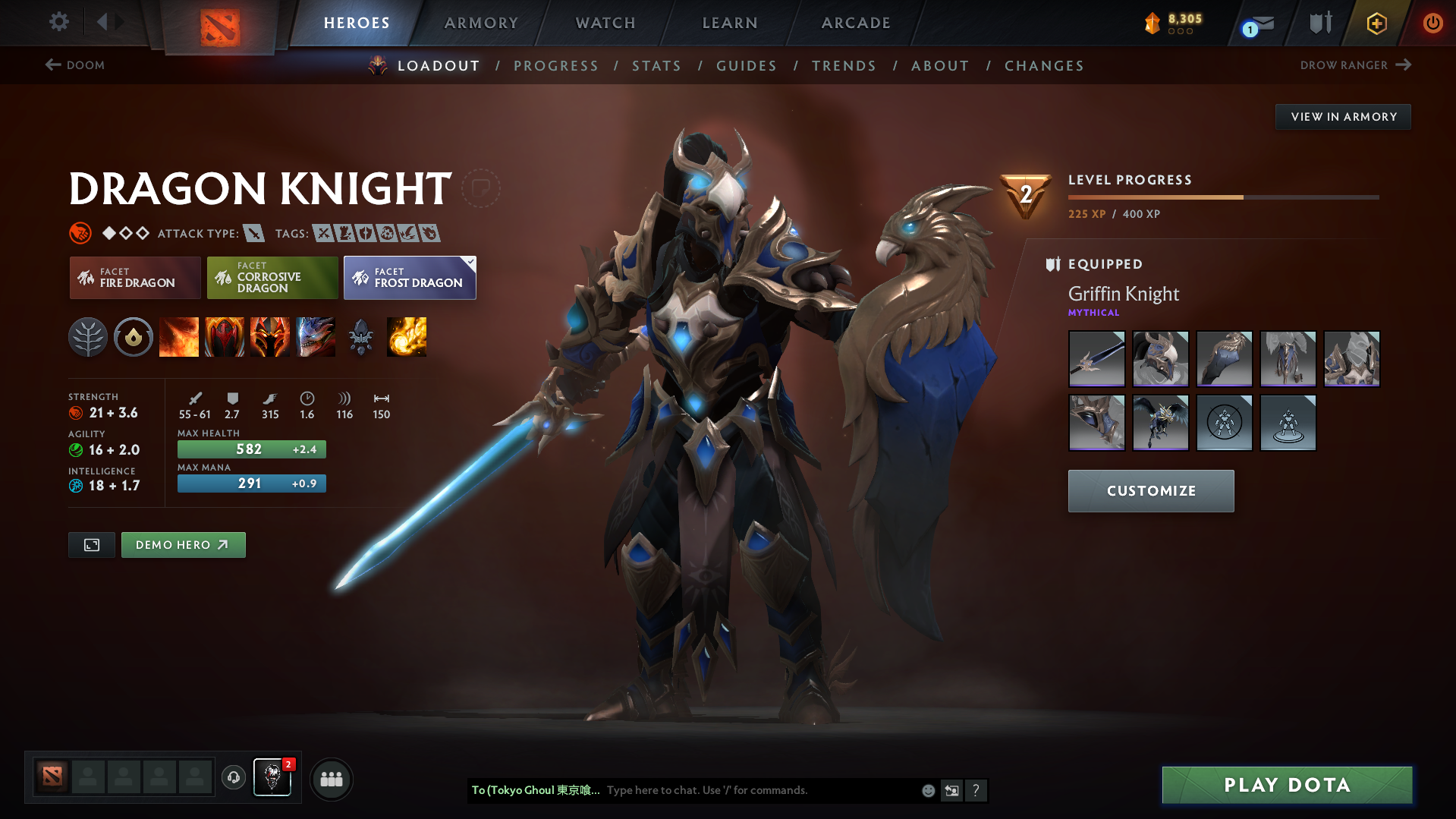View the Dragon Blood ability icon
This screenshot has width=1456, height=819.
click(x=225, y=337)
